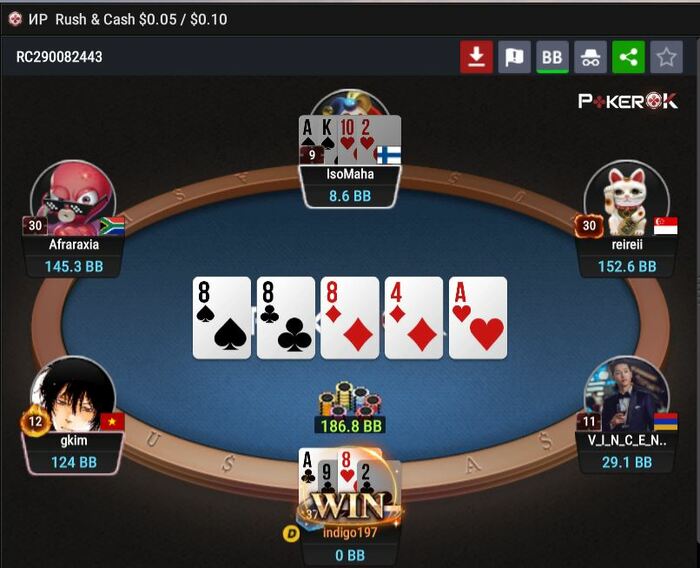Toggle the BB stack display button

tap(552, 57)
